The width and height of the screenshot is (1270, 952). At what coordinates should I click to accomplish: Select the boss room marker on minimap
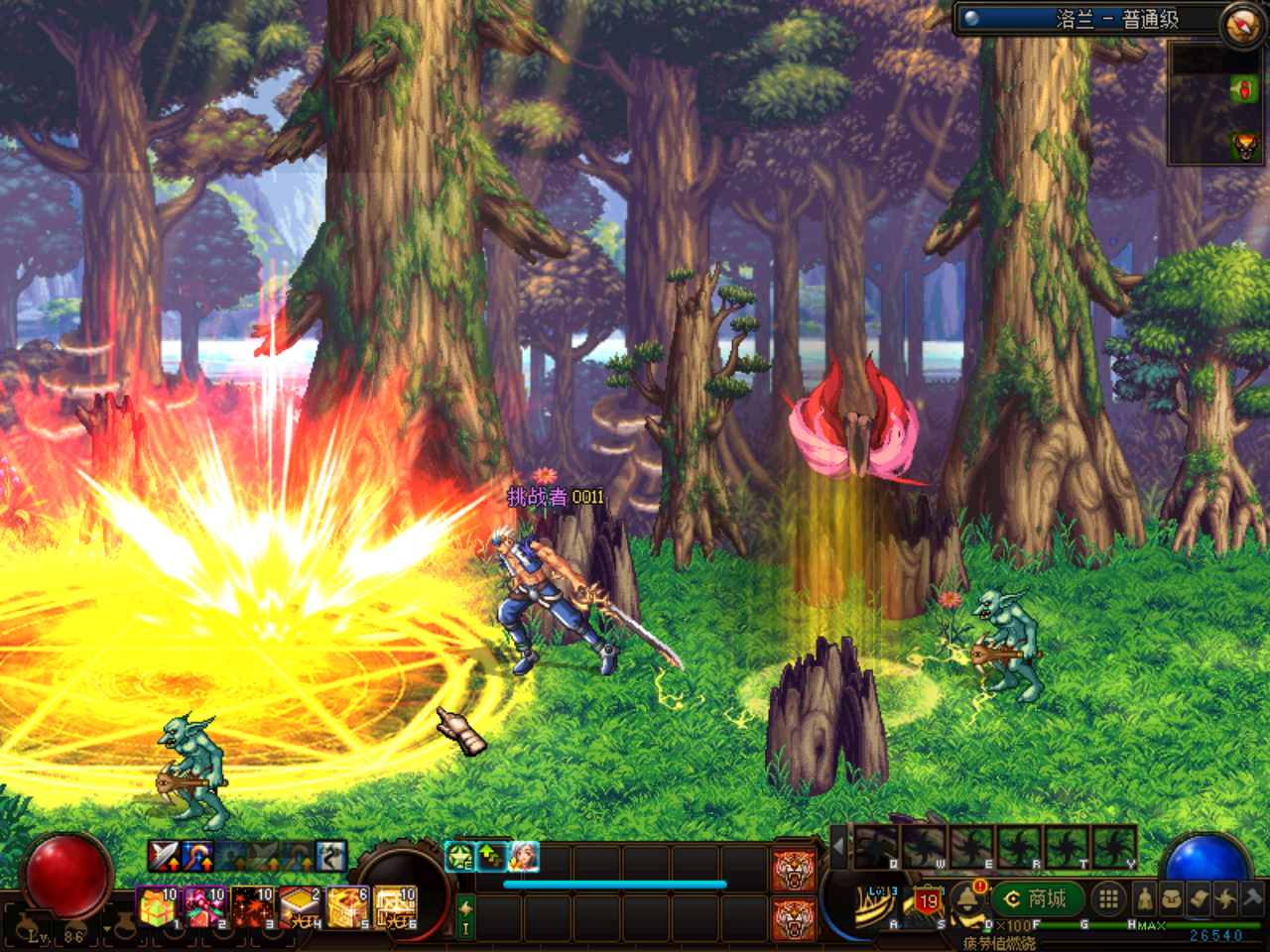[x=1244, y=147]
